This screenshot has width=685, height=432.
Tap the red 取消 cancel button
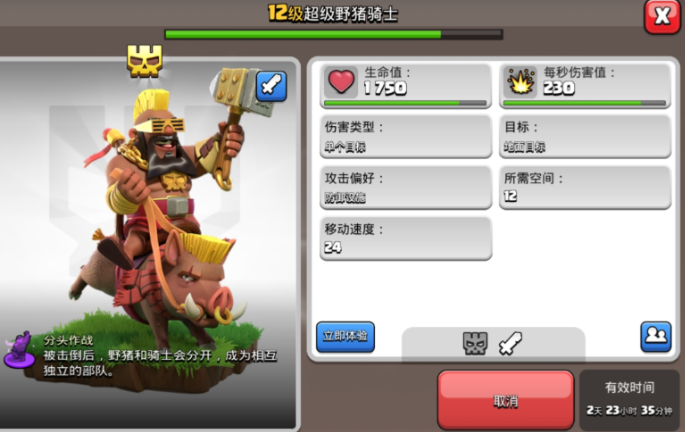[505, 400]
